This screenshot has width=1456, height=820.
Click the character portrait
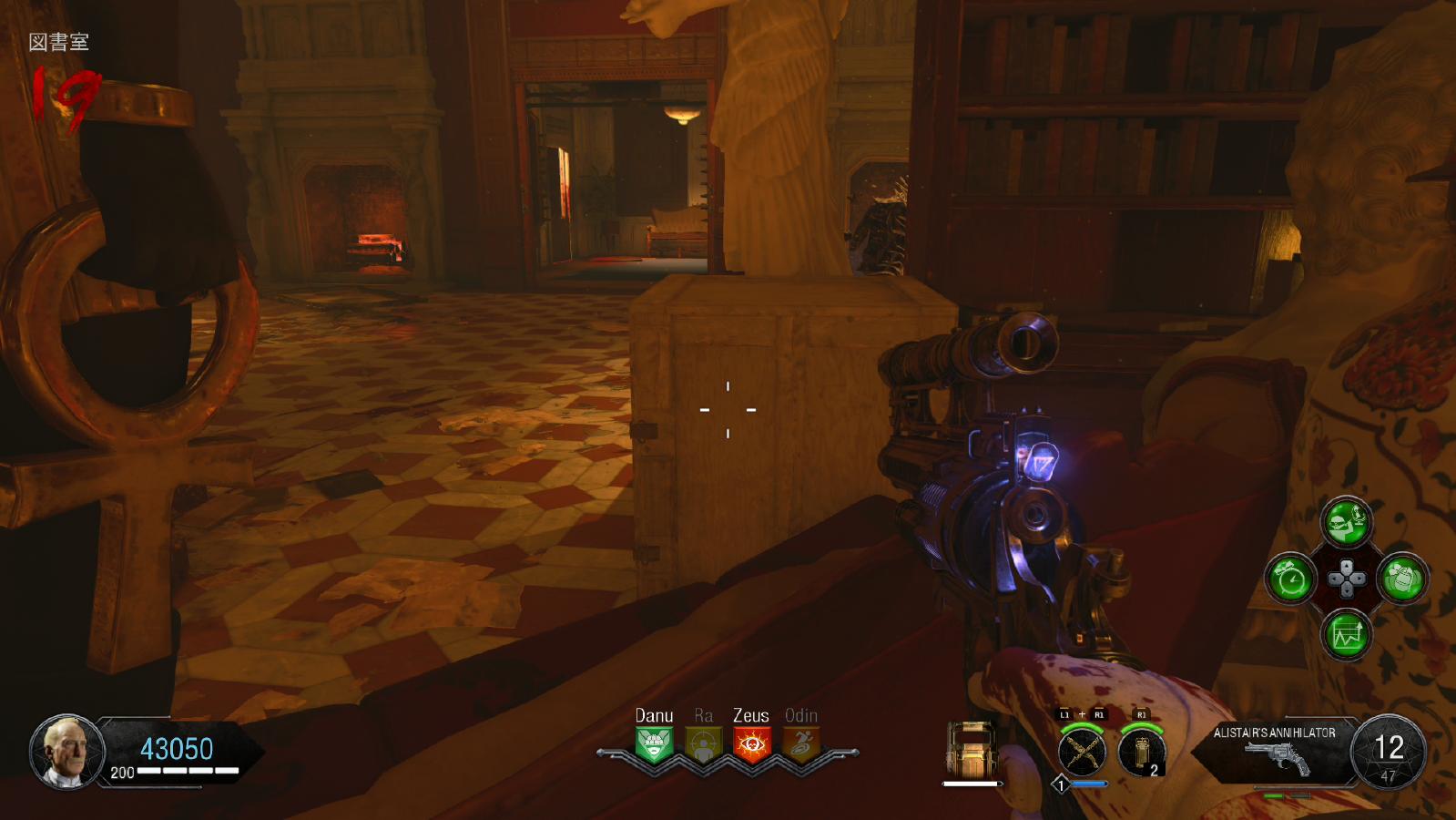click(66, 752)
